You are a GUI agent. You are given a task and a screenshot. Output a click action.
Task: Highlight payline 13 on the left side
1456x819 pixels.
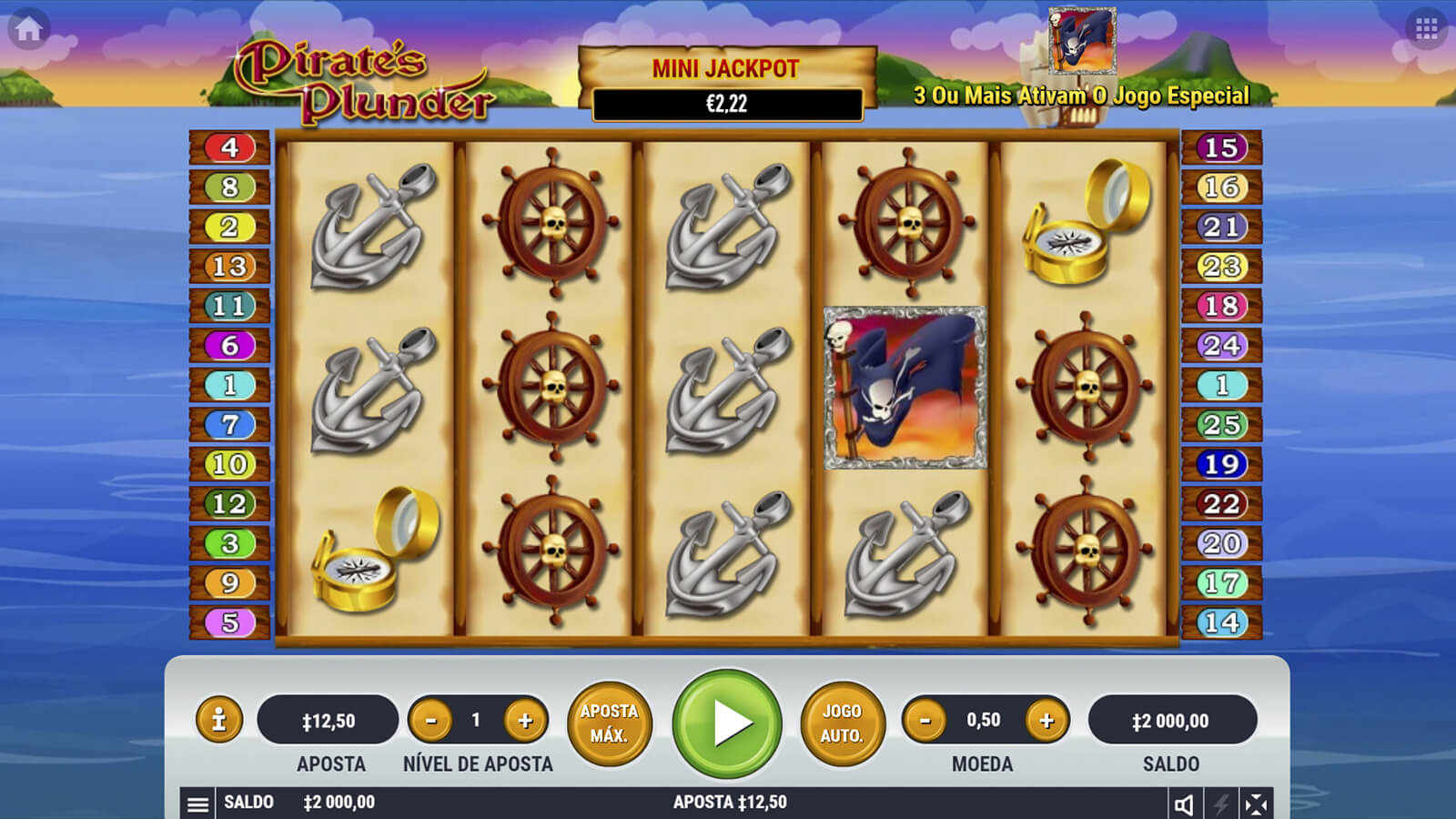pyautogui.click(x=229, y=267)
